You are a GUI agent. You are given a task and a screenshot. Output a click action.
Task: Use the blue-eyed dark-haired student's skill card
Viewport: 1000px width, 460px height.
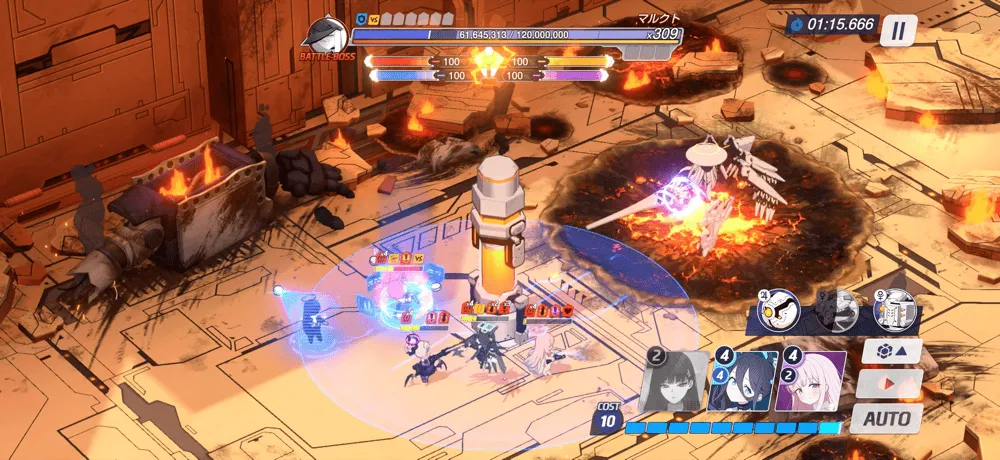(741, 380)
